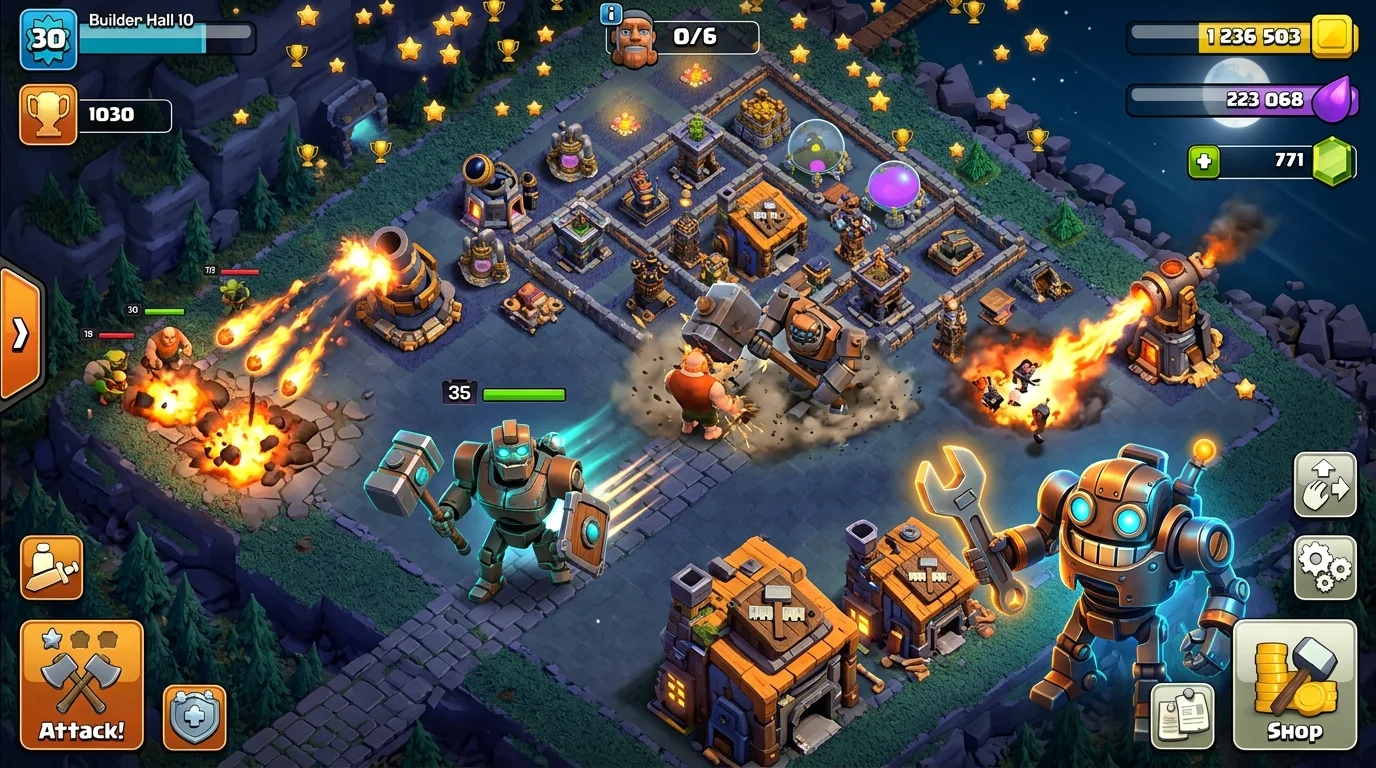Open the settings gears button

tap(1325, 567)
